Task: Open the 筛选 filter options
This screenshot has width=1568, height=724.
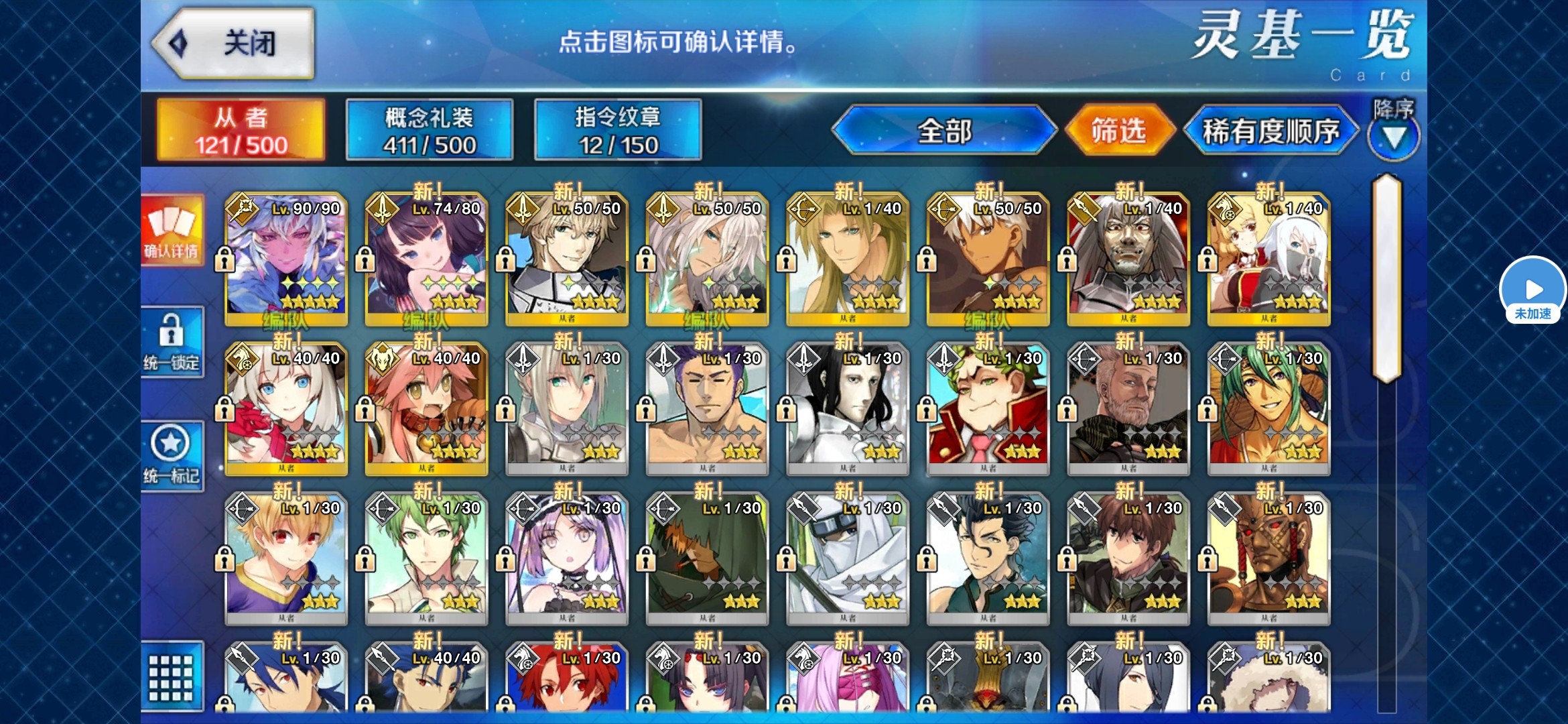Action: pos(1118,131)
